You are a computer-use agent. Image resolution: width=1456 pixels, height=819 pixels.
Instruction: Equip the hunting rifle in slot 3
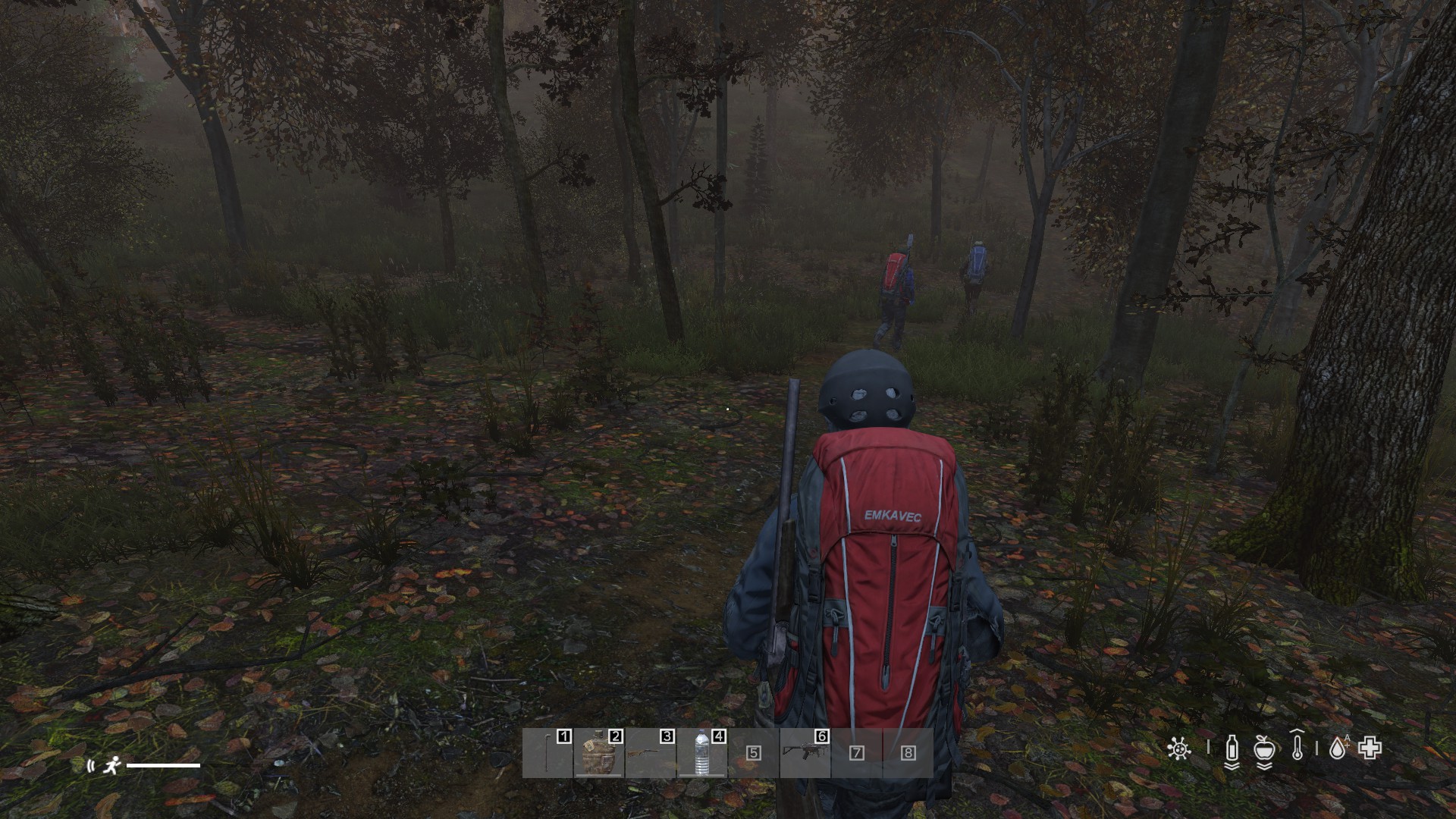click(651, 753)
